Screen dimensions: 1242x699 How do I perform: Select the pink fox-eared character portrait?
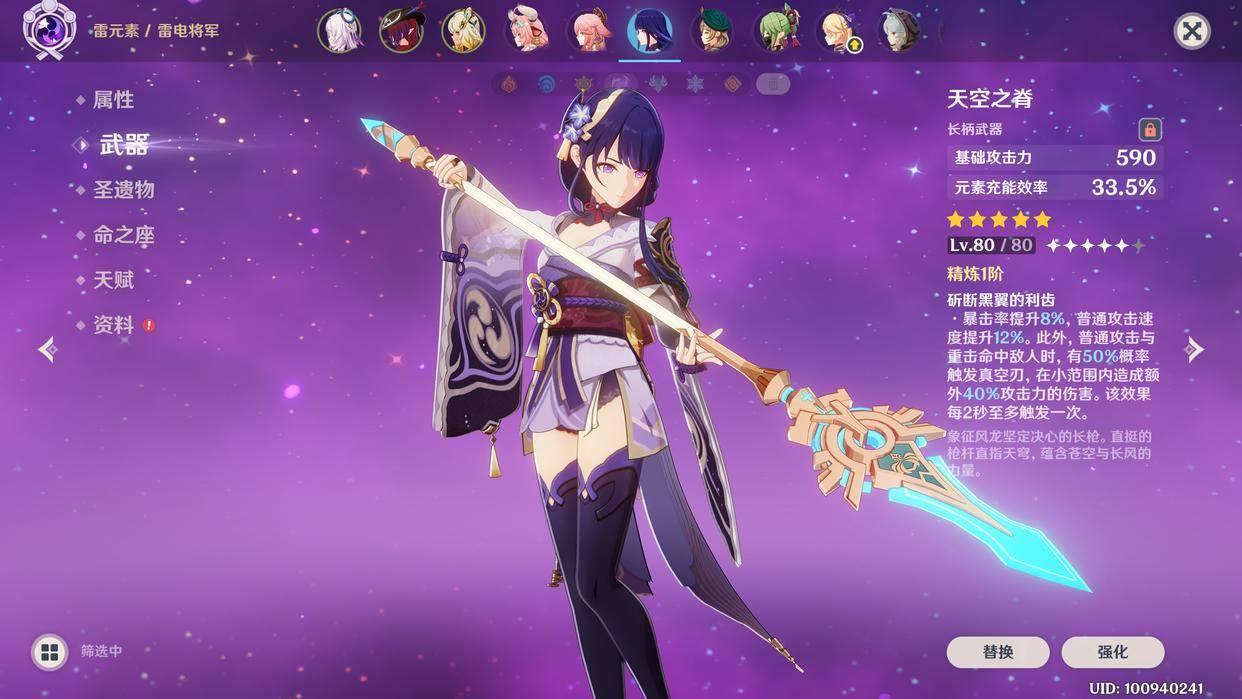point(587,31)
